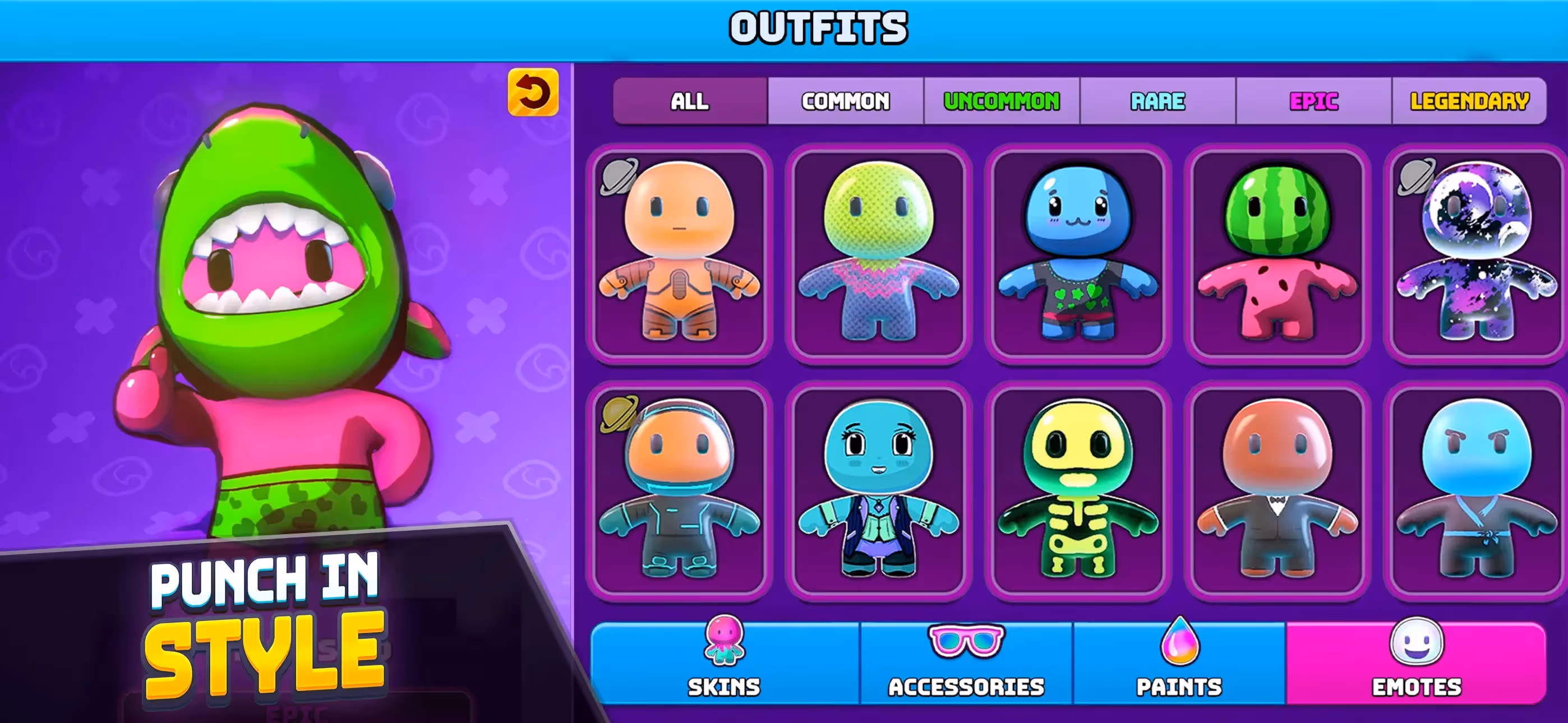Viewport: 1568px width, 723px height.
Task: Choose the purple galaxy skin
Action: click(x=1476, y=253)
